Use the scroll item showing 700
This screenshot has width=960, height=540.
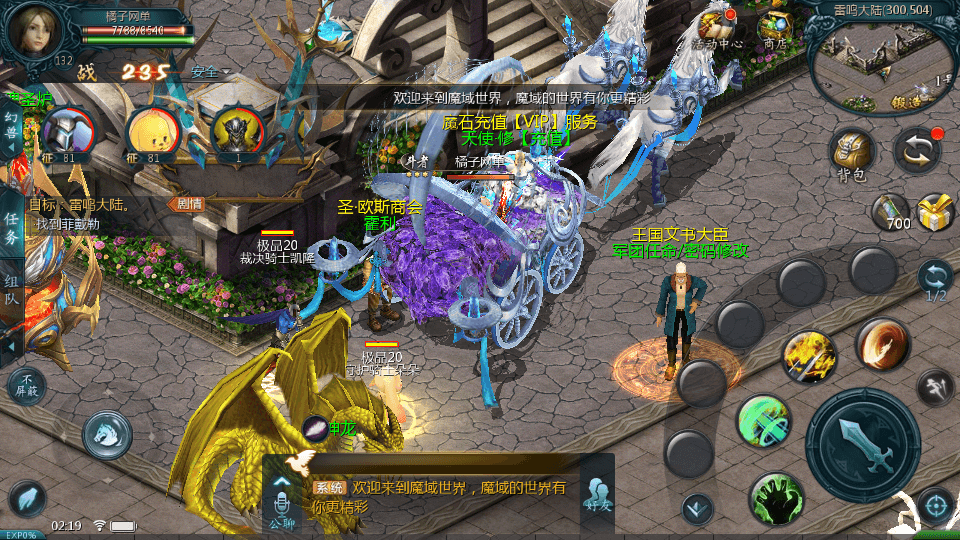coord(891,212)
